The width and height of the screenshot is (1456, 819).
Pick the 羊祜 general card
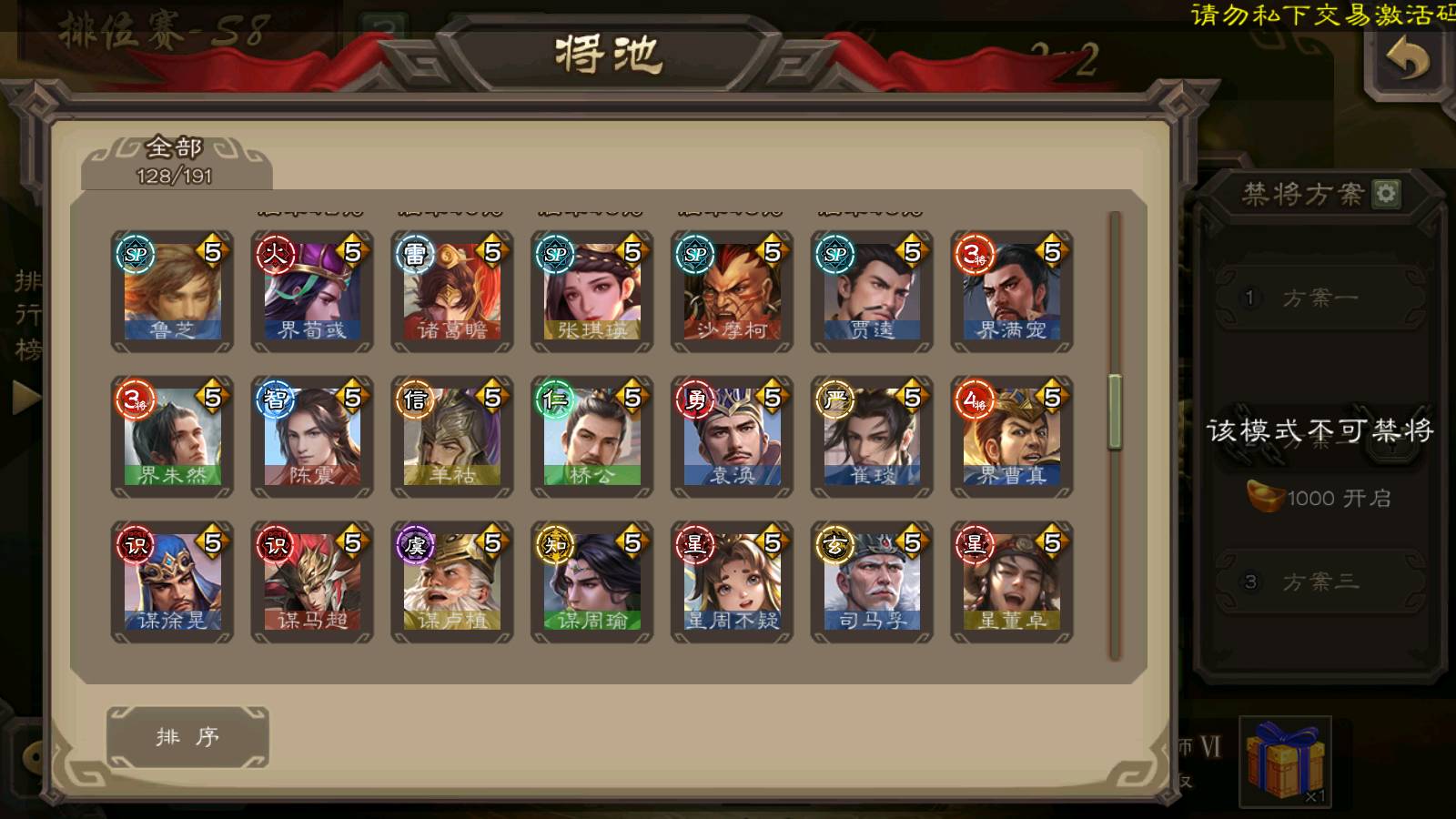click(452, 437)
